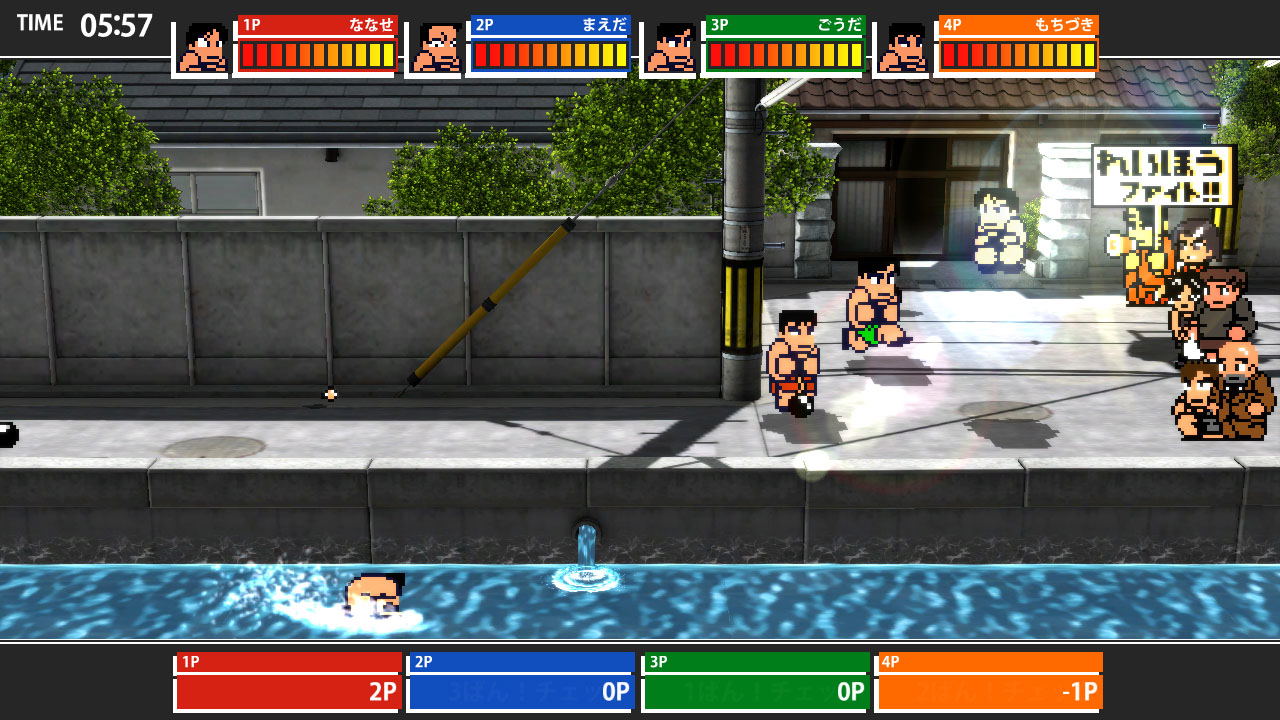This screenshot has width=1280, height=720.
Task: Choose the 3P ごうだ player portrait
Action: [670, 48]
